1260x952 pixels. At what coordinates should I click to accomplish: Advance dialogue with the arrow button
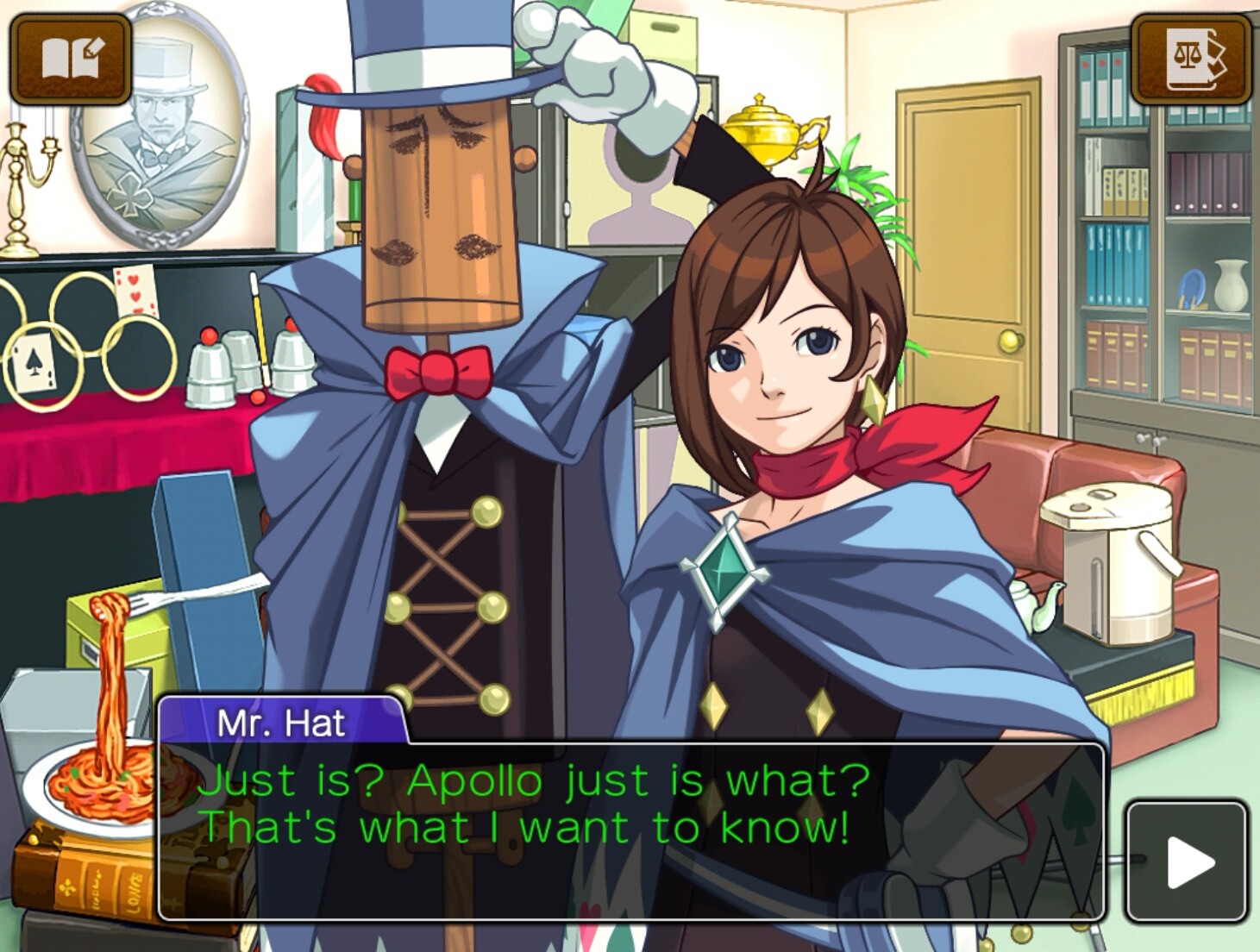tap(1188, 861)
